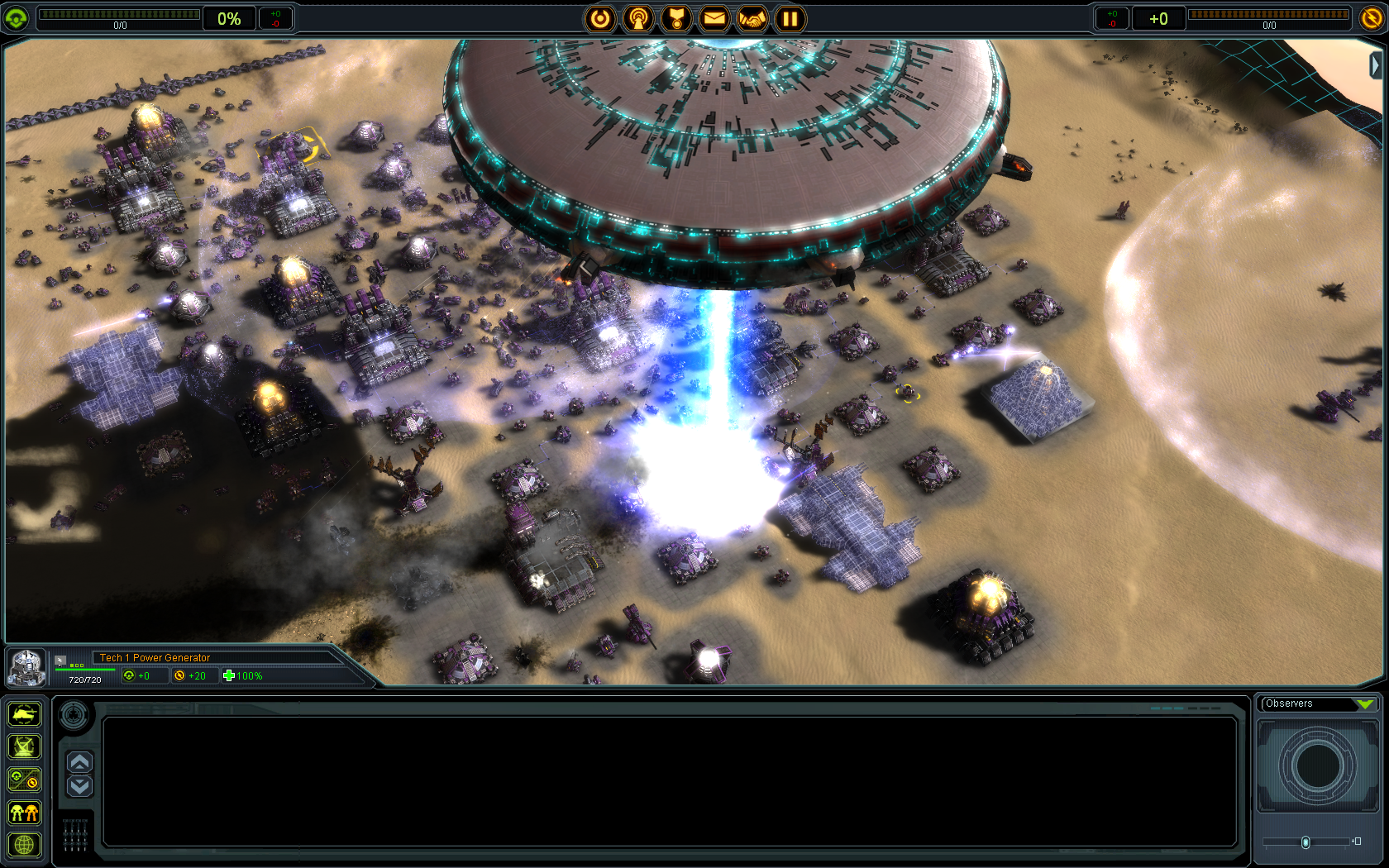Pause the game with the pause button
Screen dimensions: 1389x868
(x=790, y=18)
